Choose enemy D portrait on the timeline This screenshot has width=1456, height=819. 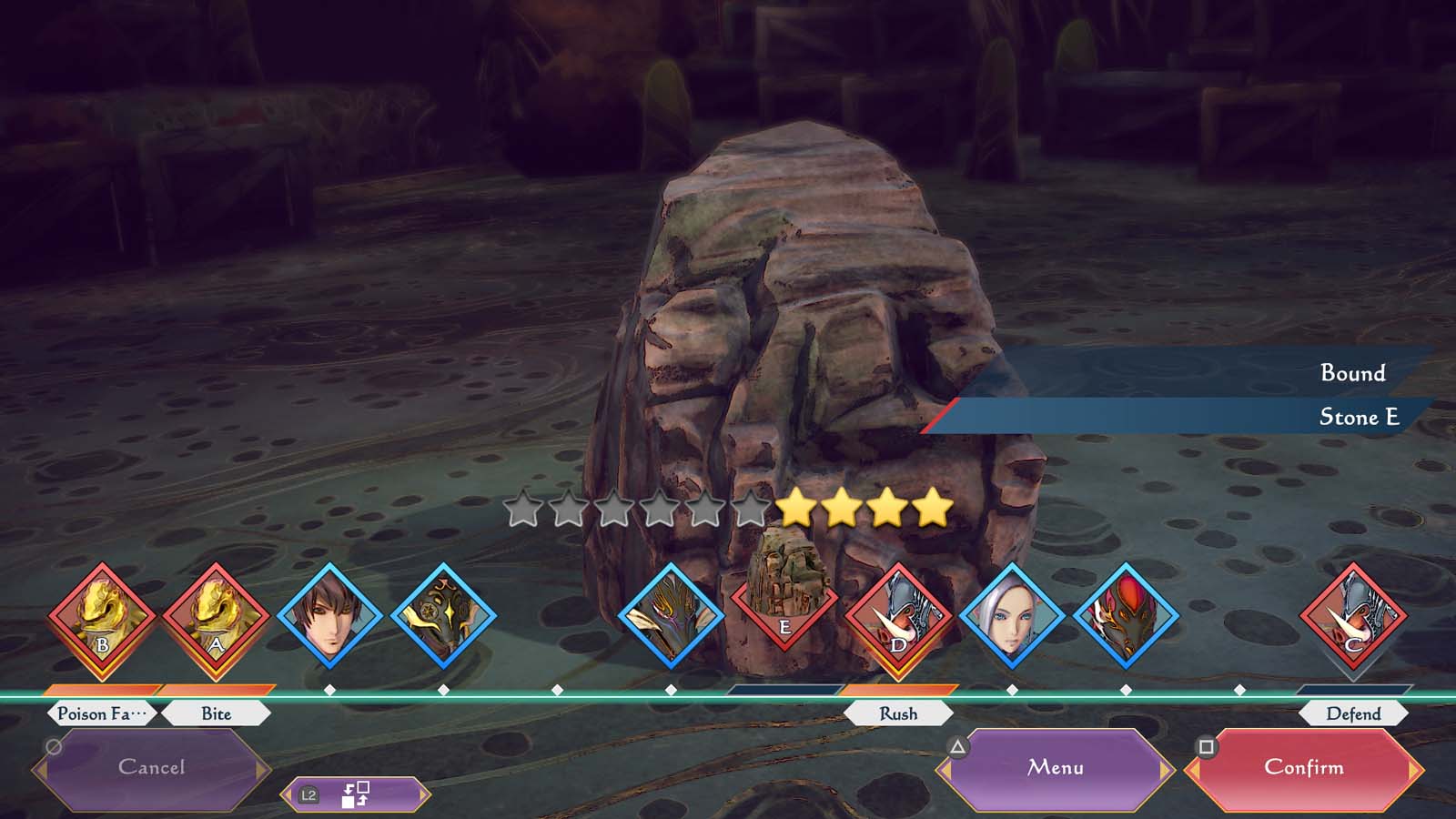click(898, 619)
